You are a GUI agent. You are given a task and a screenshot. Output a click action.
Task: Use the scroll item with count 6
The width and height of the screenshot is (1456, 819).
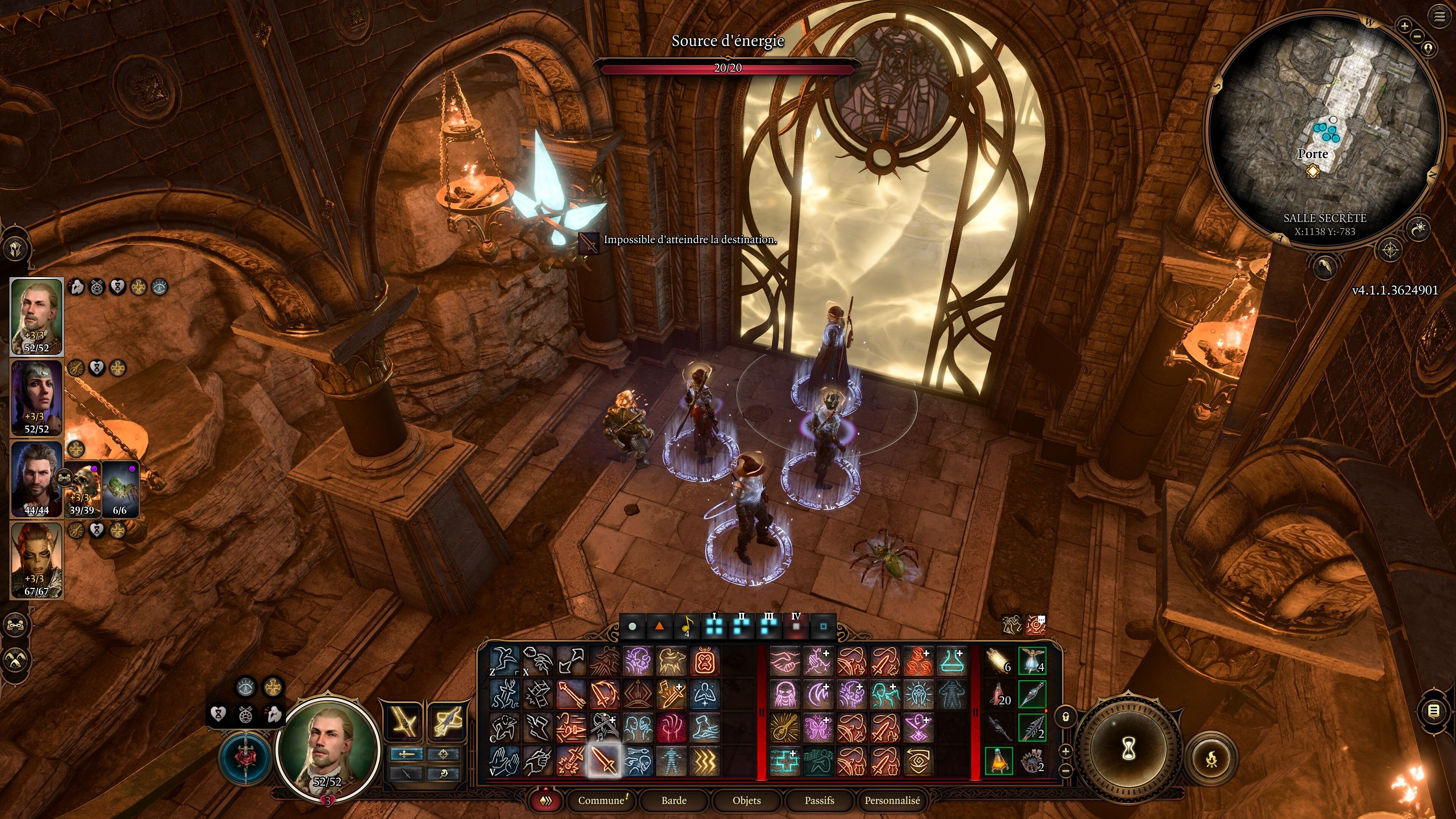click(x=999, y=661)
